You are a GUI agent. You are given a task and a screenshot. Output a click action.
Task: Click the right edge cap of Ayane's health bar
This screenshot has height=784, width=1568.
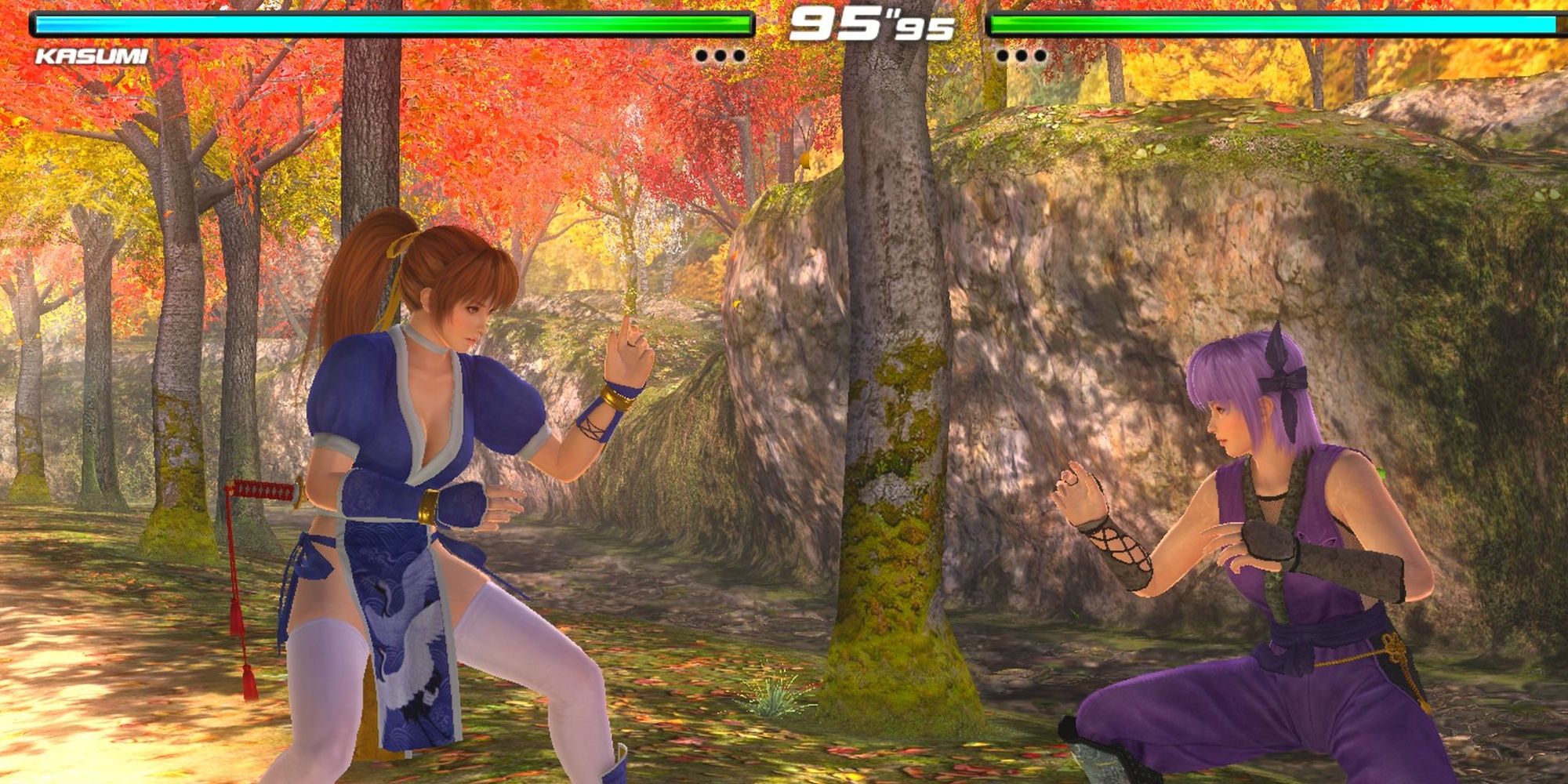point(1556,25)
